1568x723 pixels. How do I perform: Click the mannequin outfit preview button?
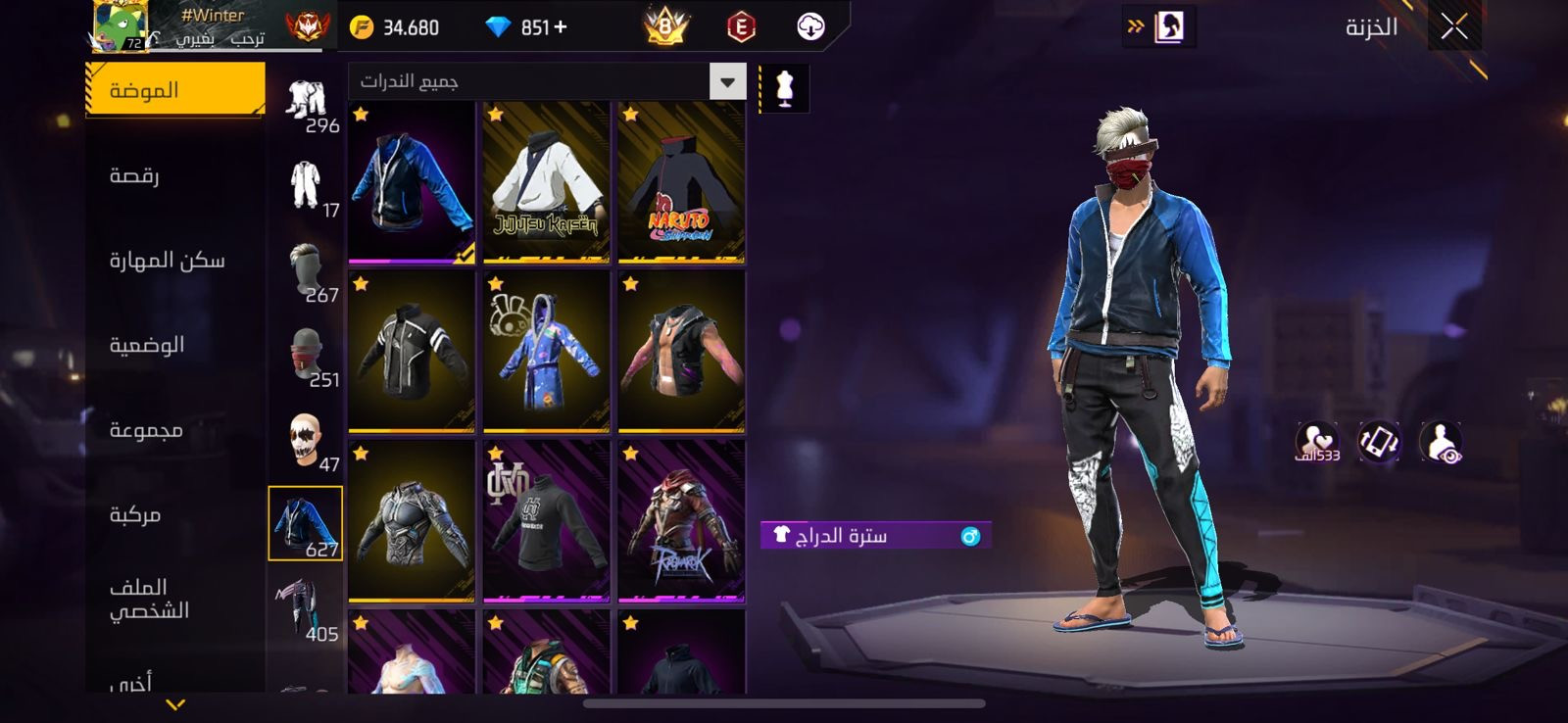point(784,88)
